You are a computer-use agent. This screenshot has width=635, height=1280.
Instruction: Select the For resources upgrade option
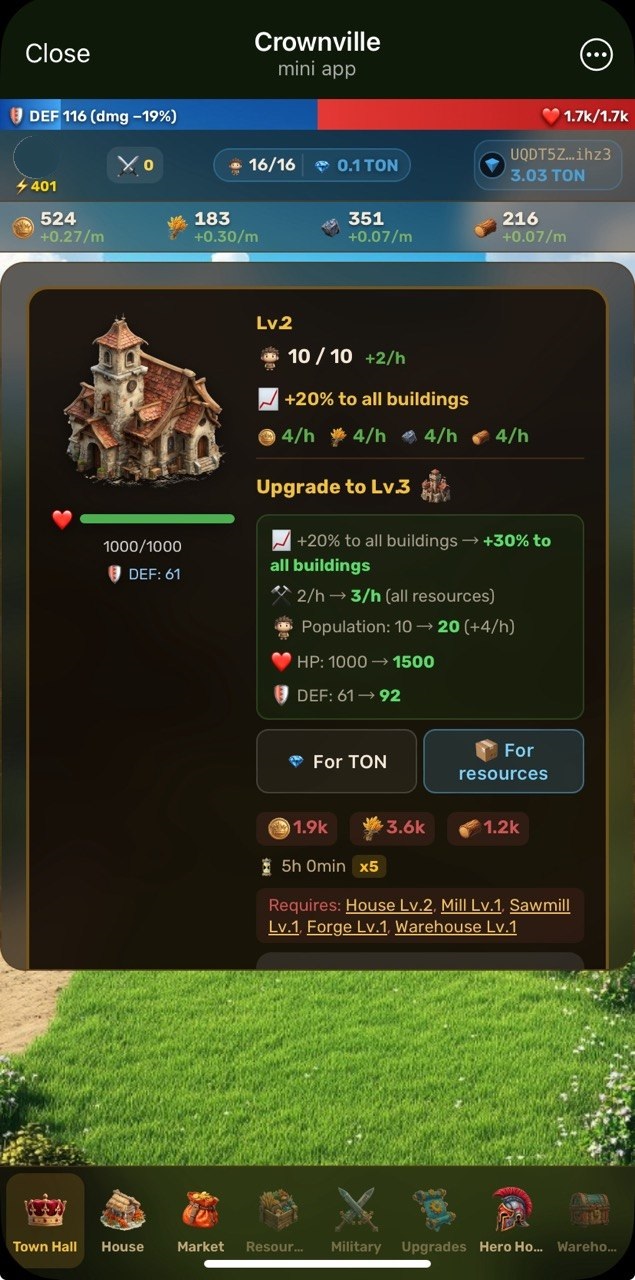503,761
